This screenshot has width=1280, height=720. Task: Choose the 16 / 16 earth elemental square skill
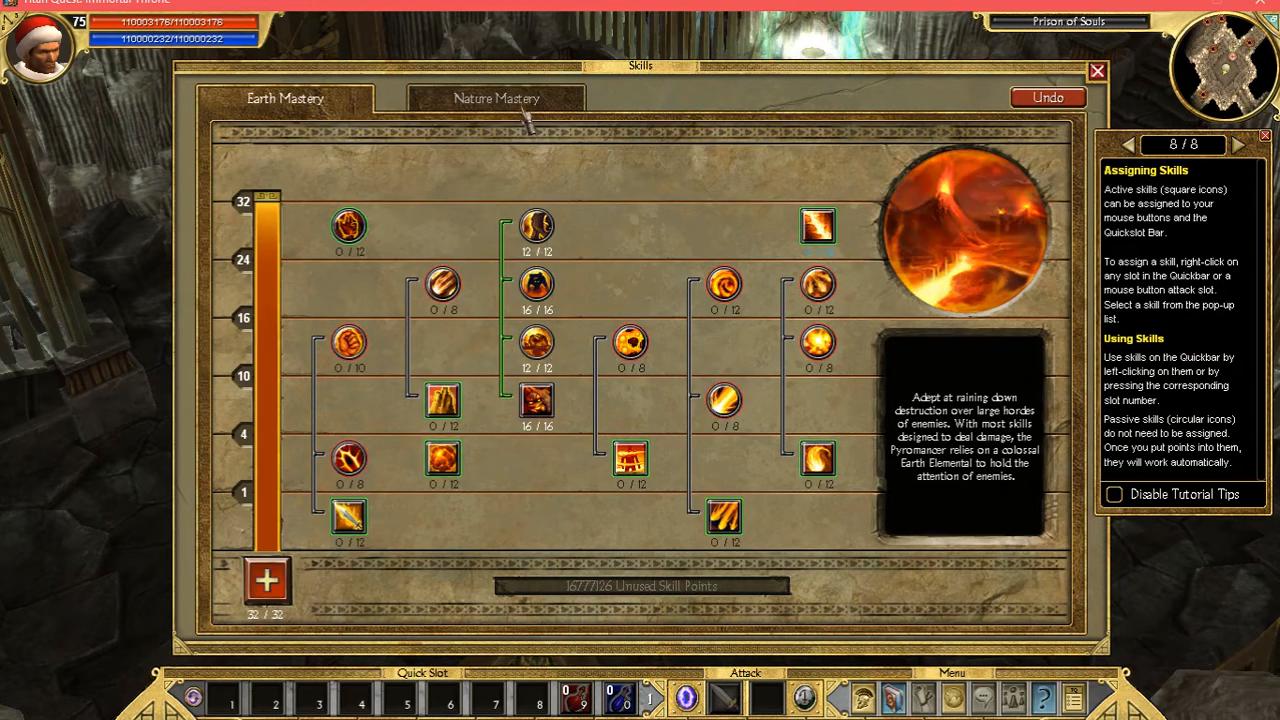click(537, 400)
